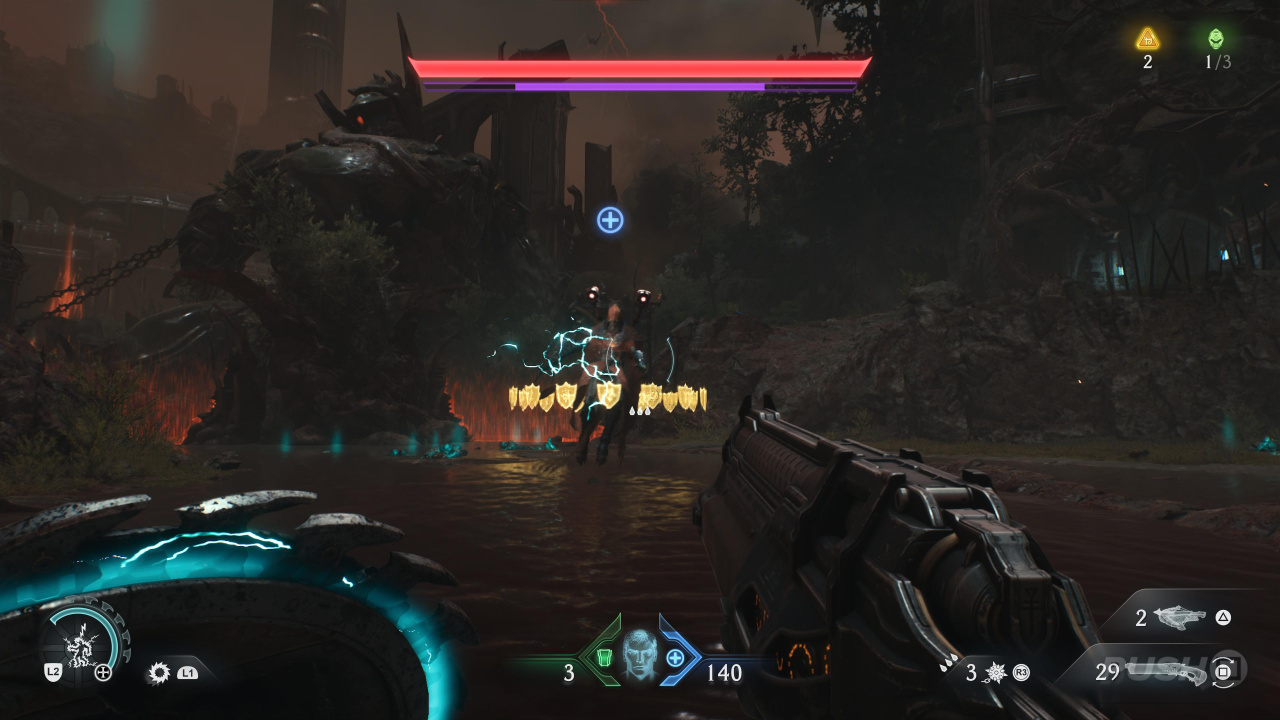Select the blue health cross icon
This screenshot has height=720, width=1280.
pos(675,658)
